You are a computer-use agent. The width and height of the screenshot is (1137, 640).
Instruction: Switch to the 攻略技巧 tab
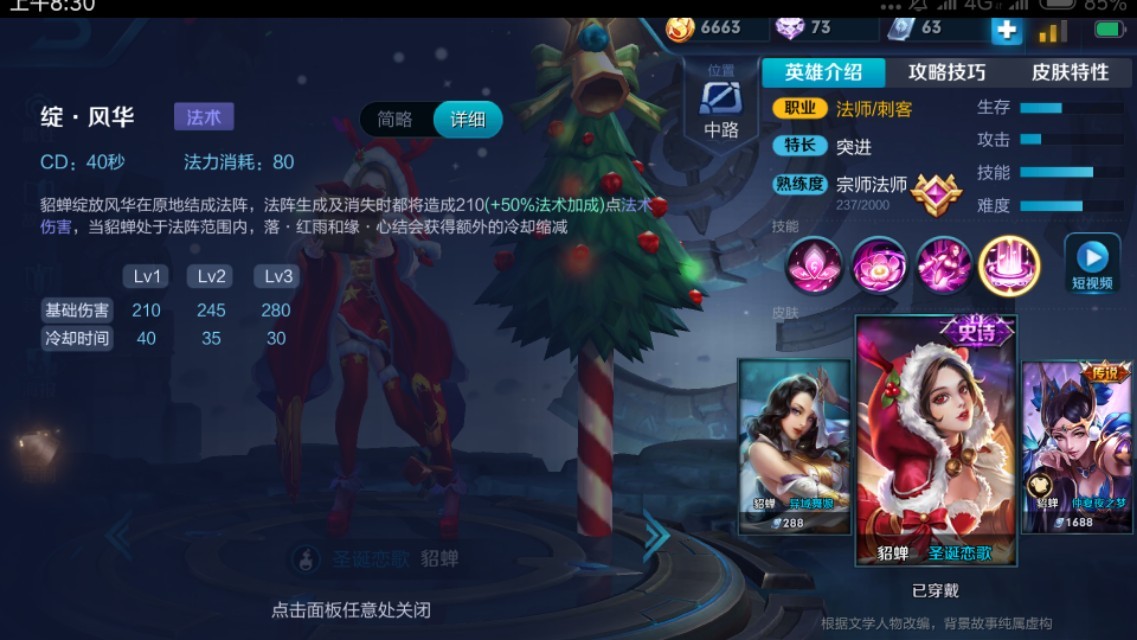pyautogui.click(x=946, y=72)
